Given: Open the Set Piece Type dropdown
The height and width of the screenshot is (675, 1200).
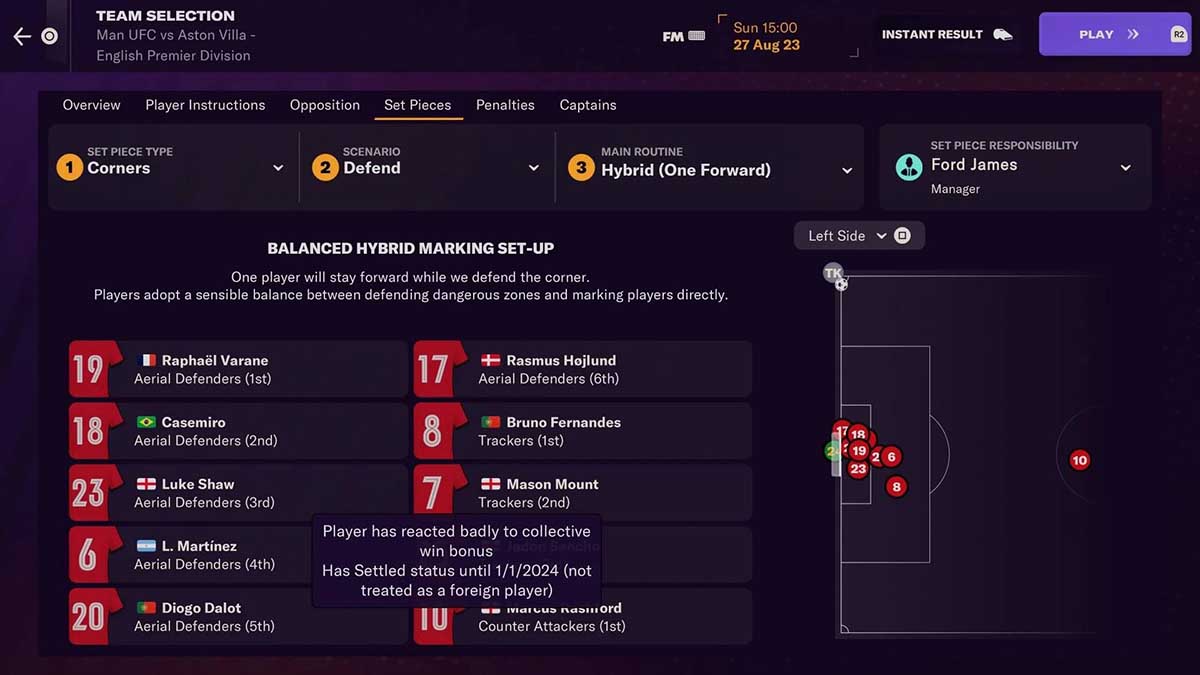Looking at the screenshot, I should tap(172, 167).
